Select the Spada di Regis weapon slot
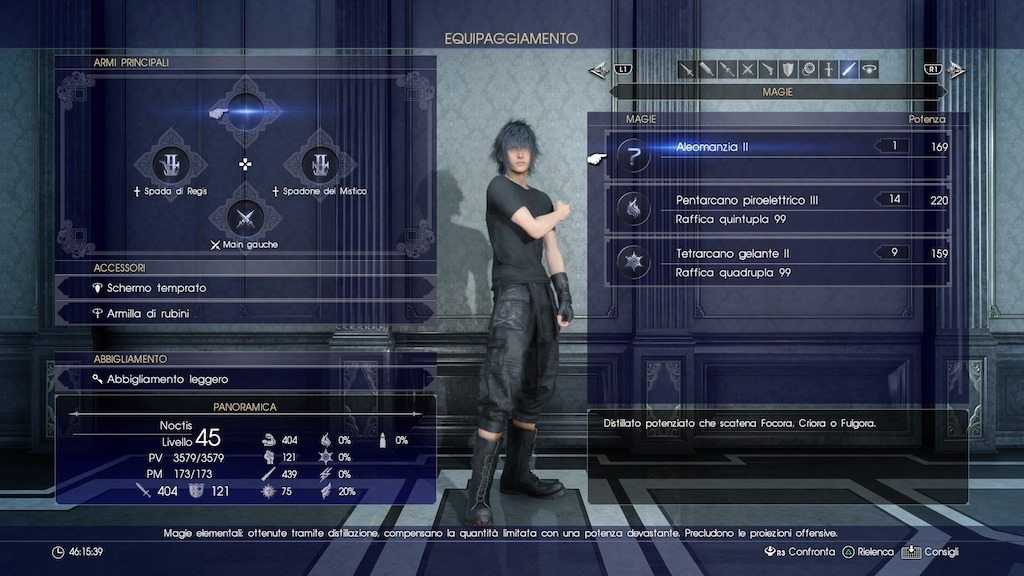The width and height of the screenshot is (1024, 576). pos(170,163)
